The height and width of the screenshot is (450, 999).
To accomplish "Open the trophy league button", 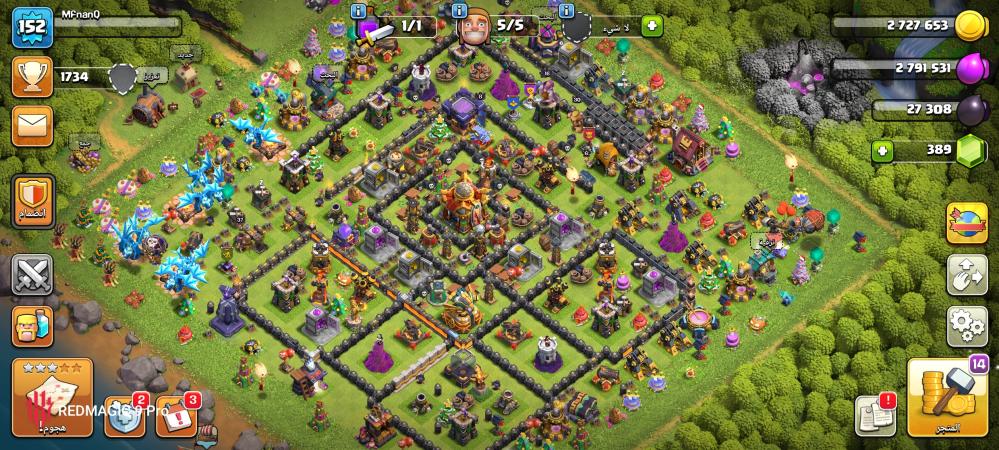I will pyautogui.click(x=31, y=77).
